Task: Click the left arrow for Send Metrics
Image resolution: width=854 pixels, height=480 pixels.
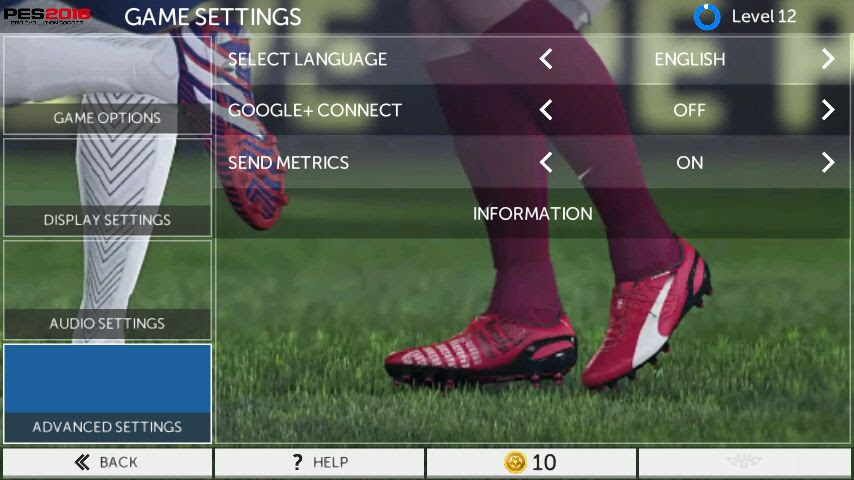Action: (546, 162)
